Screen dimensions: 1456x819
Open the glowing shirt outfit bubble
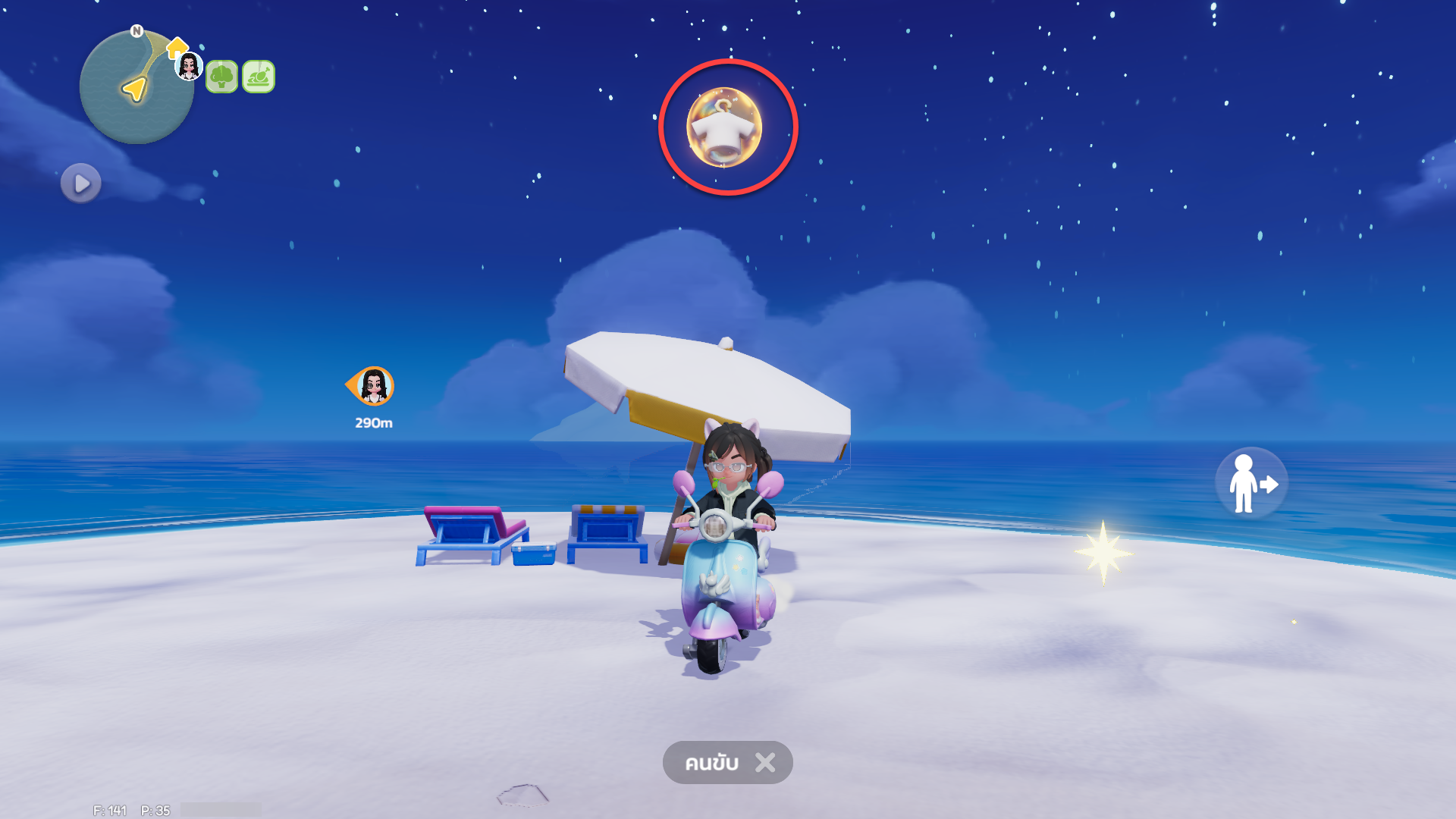(x=725, y=127)
